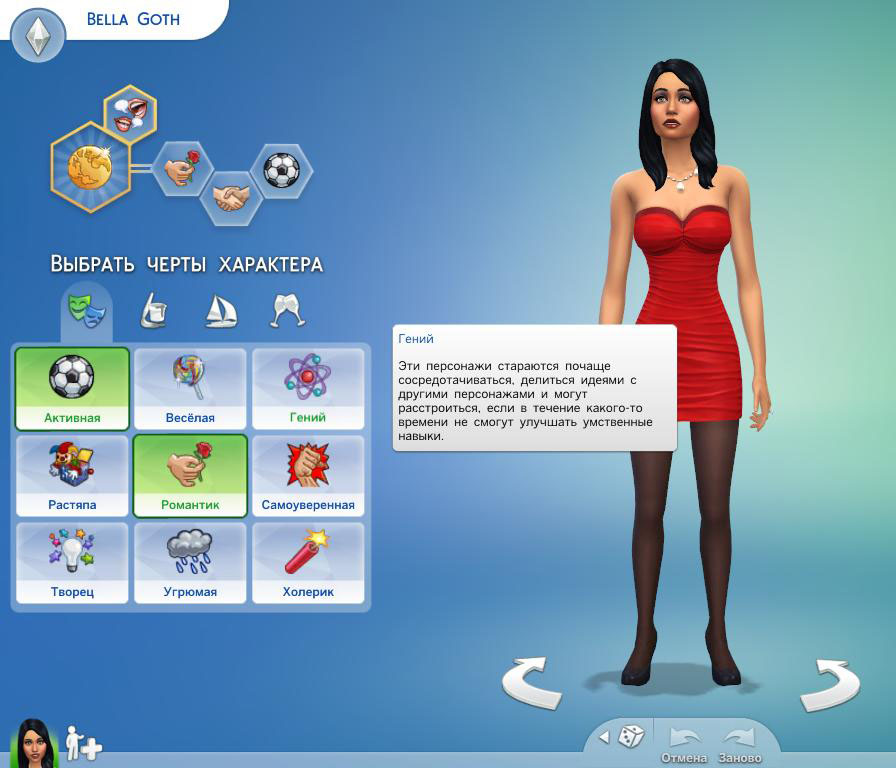
Task: Choose the Весёлая trait tile
Action: tap(190, 388)
